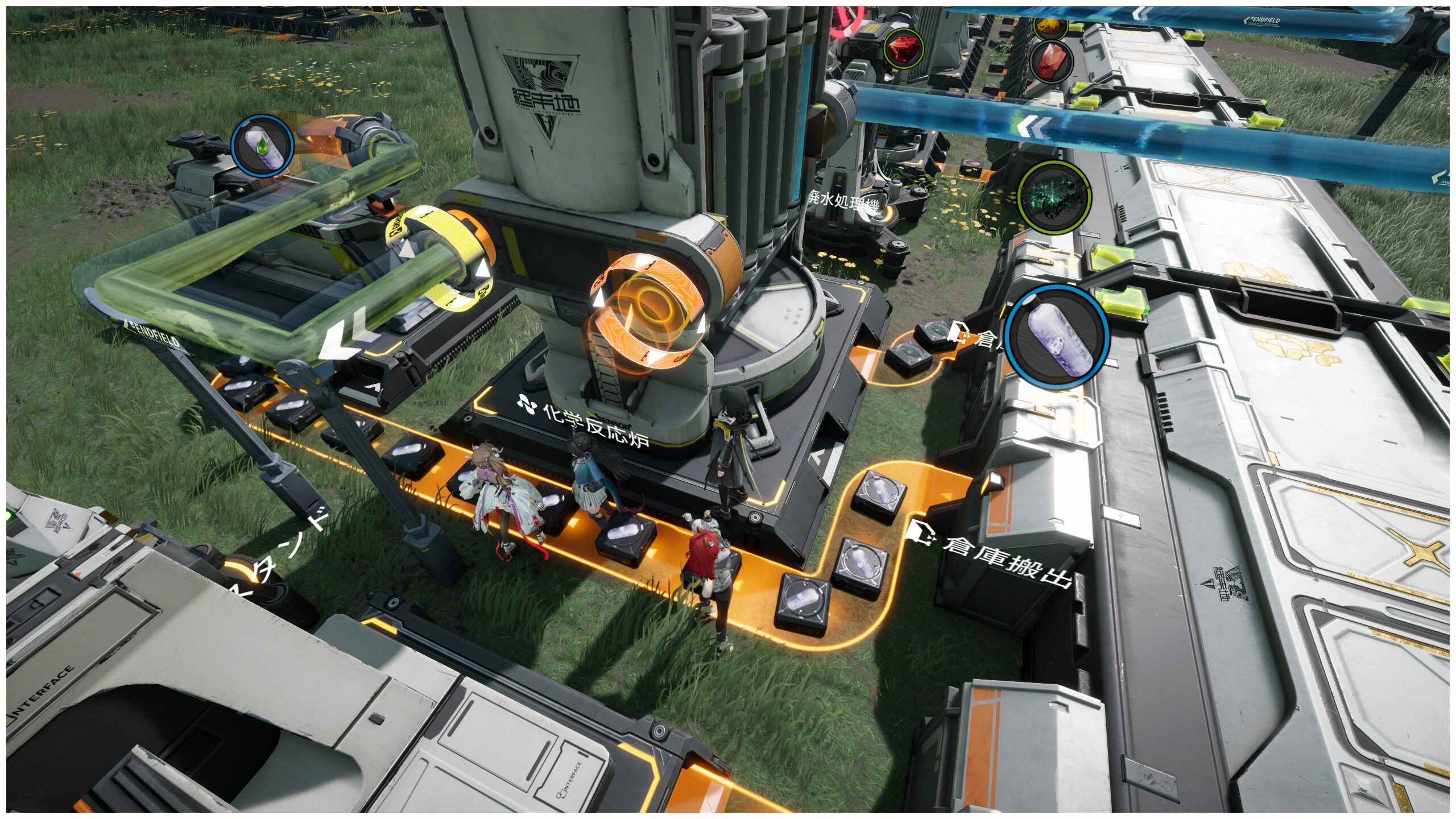Select the bottle with green droplet icon
Screen dimensions: 1456x819
coord(262,146)
